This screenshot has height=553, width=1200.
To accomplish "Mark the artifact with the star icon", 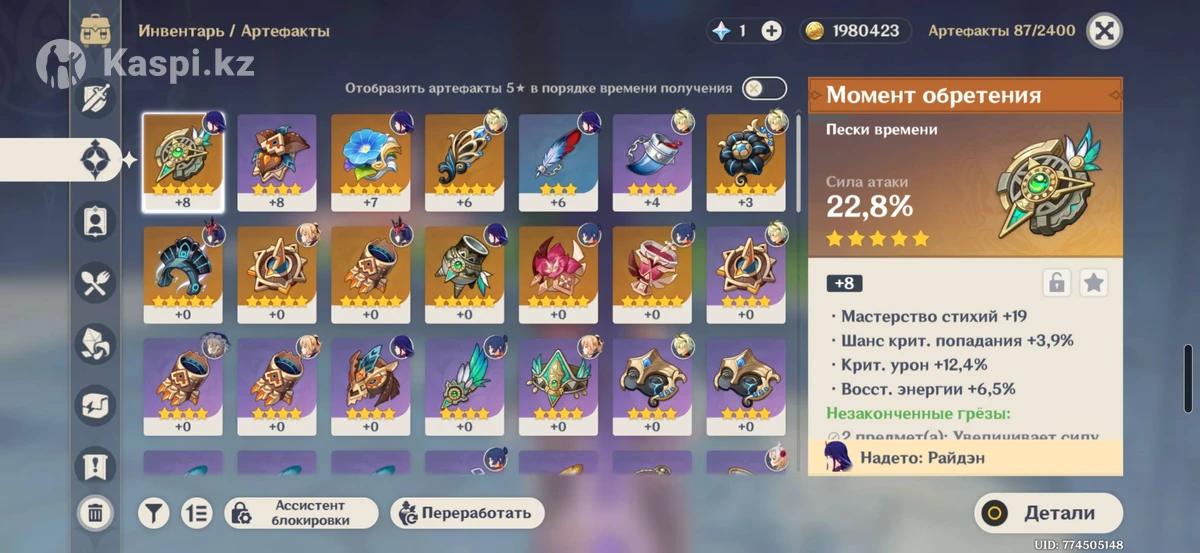I will [x=1094, y=283].
